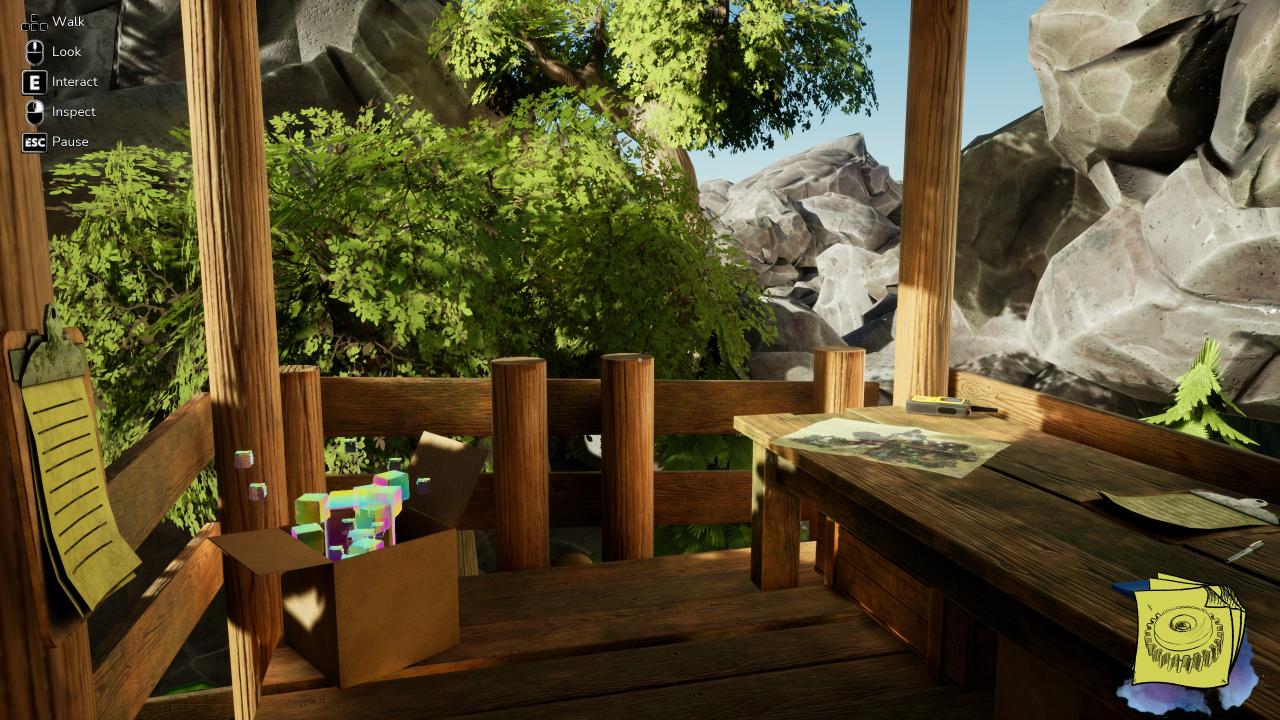1280x720 pixels.
Task: Open the yellow gear sketch notes icon
Action: (x=1187, y=632)
